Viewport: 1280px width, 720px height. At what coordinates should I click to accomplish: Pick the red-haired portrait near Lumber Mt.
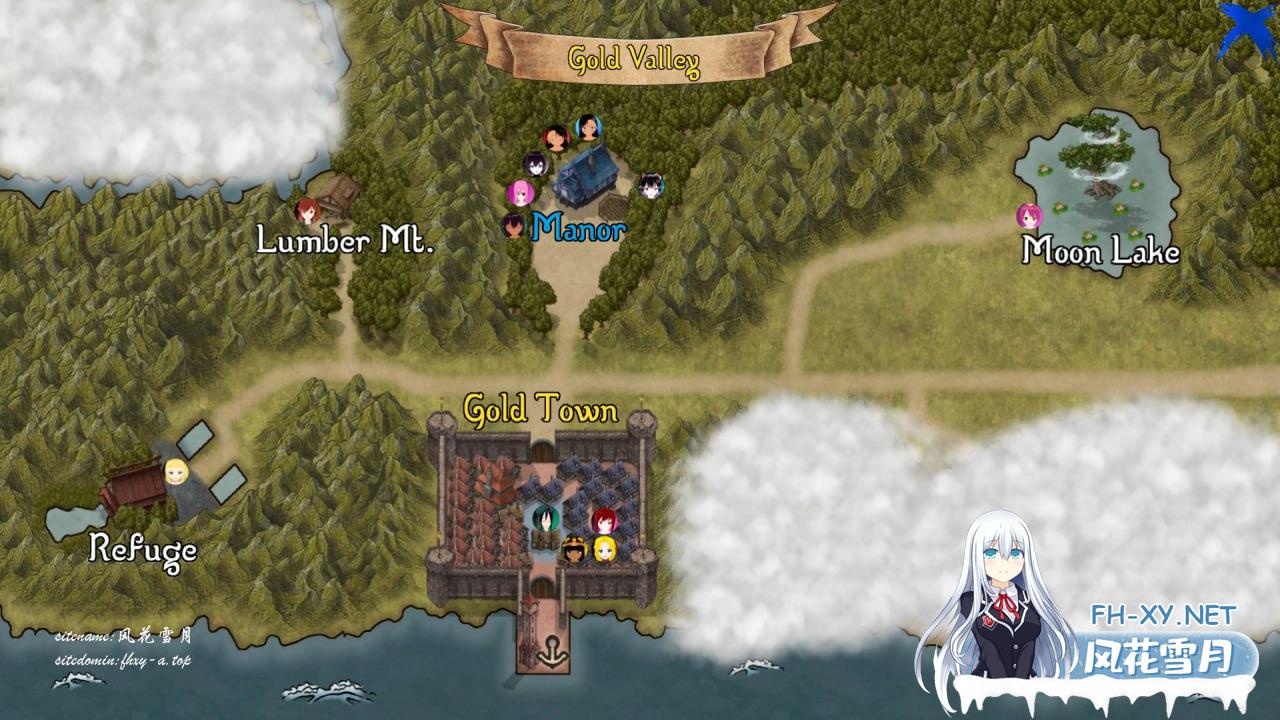coord(308,210)
